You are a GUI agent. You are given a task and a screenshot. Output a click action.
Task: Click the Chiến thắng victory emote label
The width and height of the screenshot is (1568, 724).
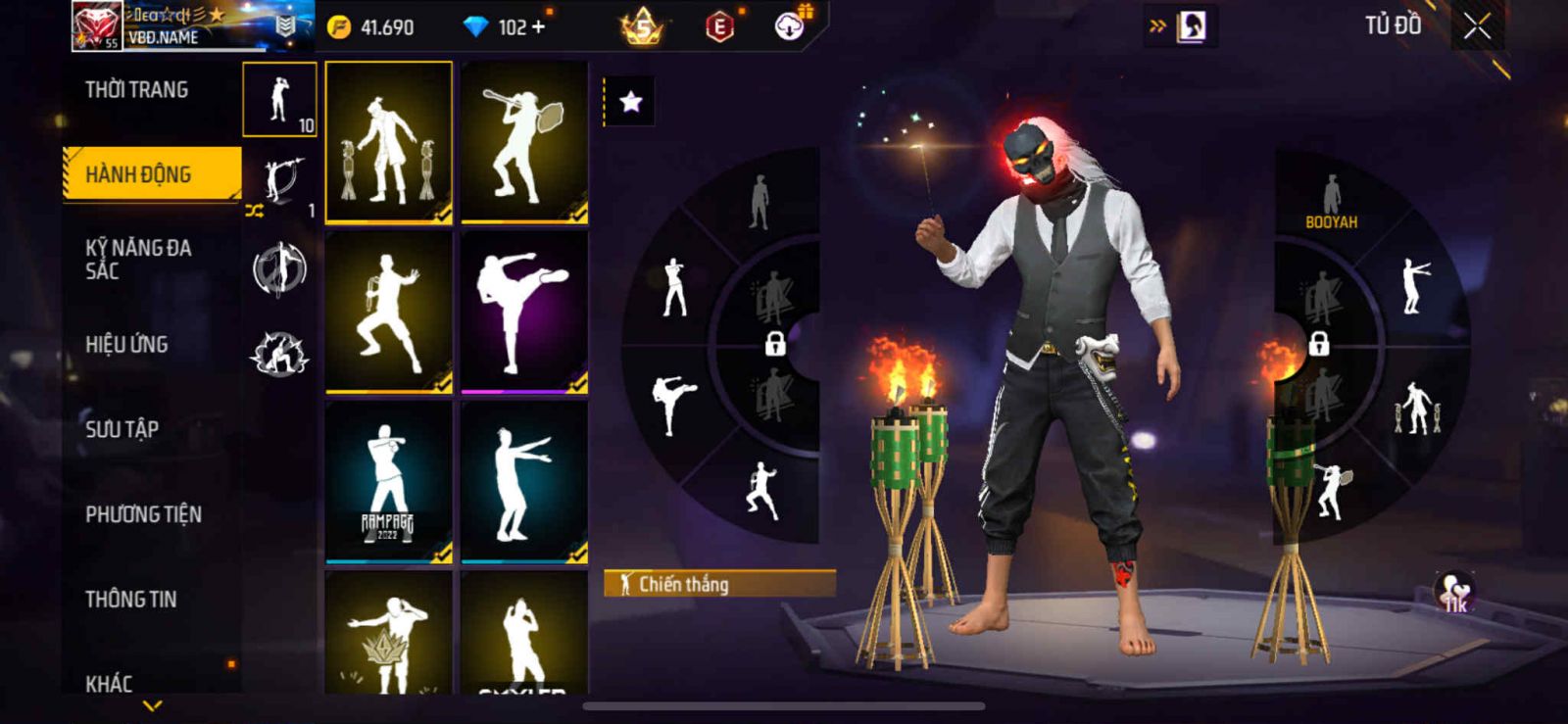719,585
